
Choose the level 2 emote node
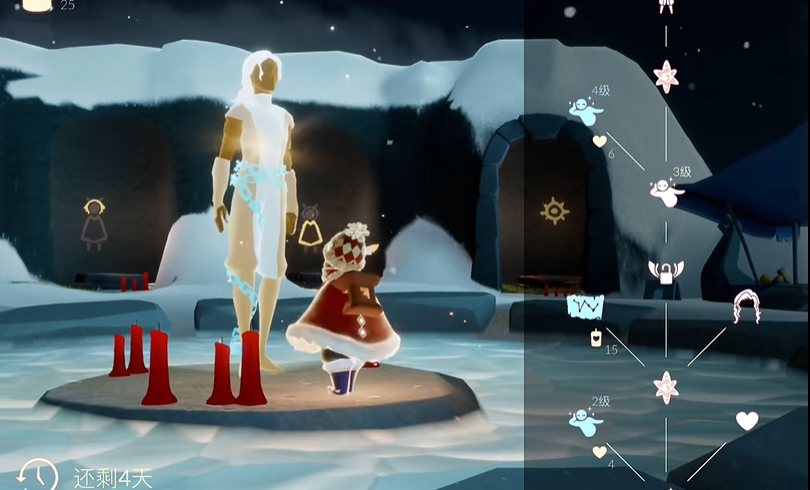pyautogui.click(x=584, y=422)
